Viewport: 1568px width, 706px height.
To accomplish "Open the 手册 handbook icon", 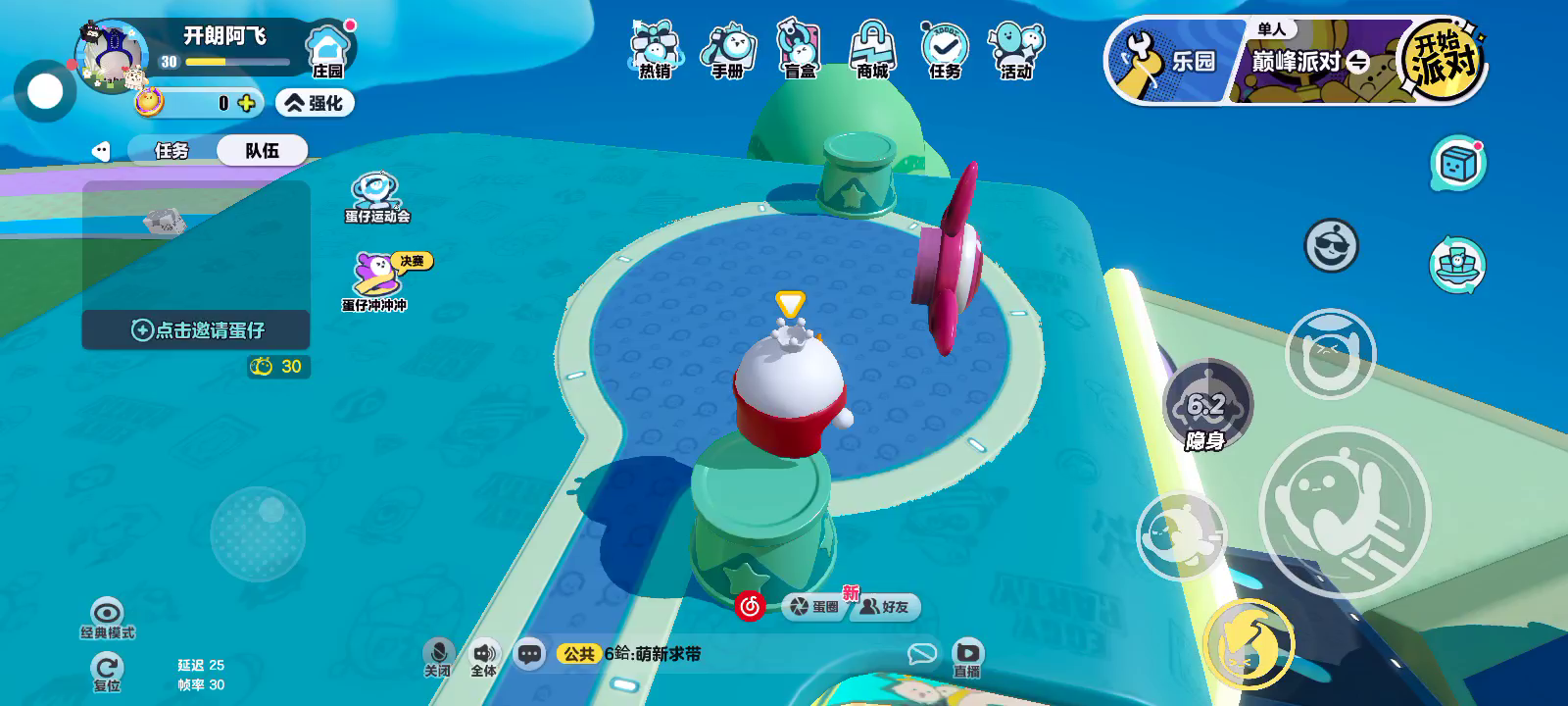I will click(727, 49).
